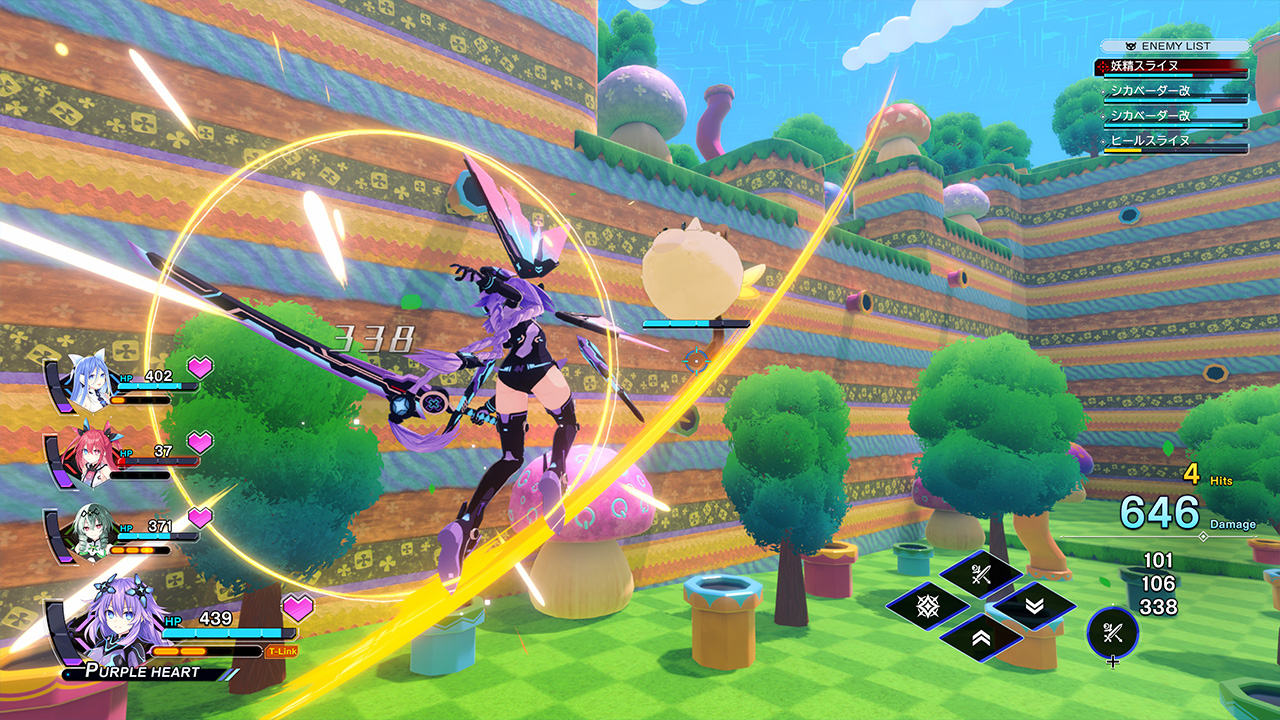Activate the starburst skill diamond
The width and height of the screenshot is (1280, 720).
[x=927, y=605]
